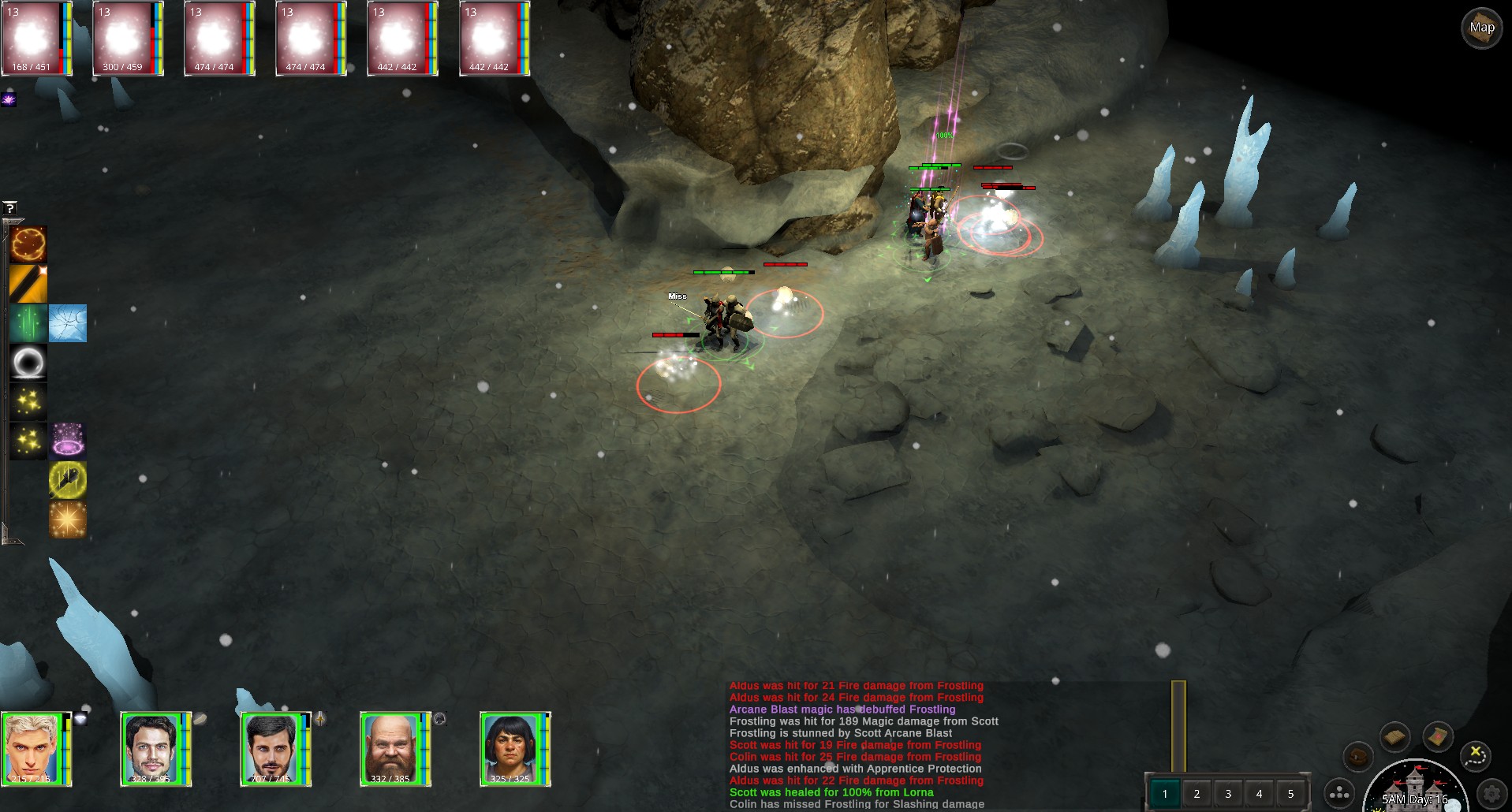This screenshot has width=1512, height=812.
Task: Select the enemy portrait with 168 / 451 health
Action: point(33,39)
